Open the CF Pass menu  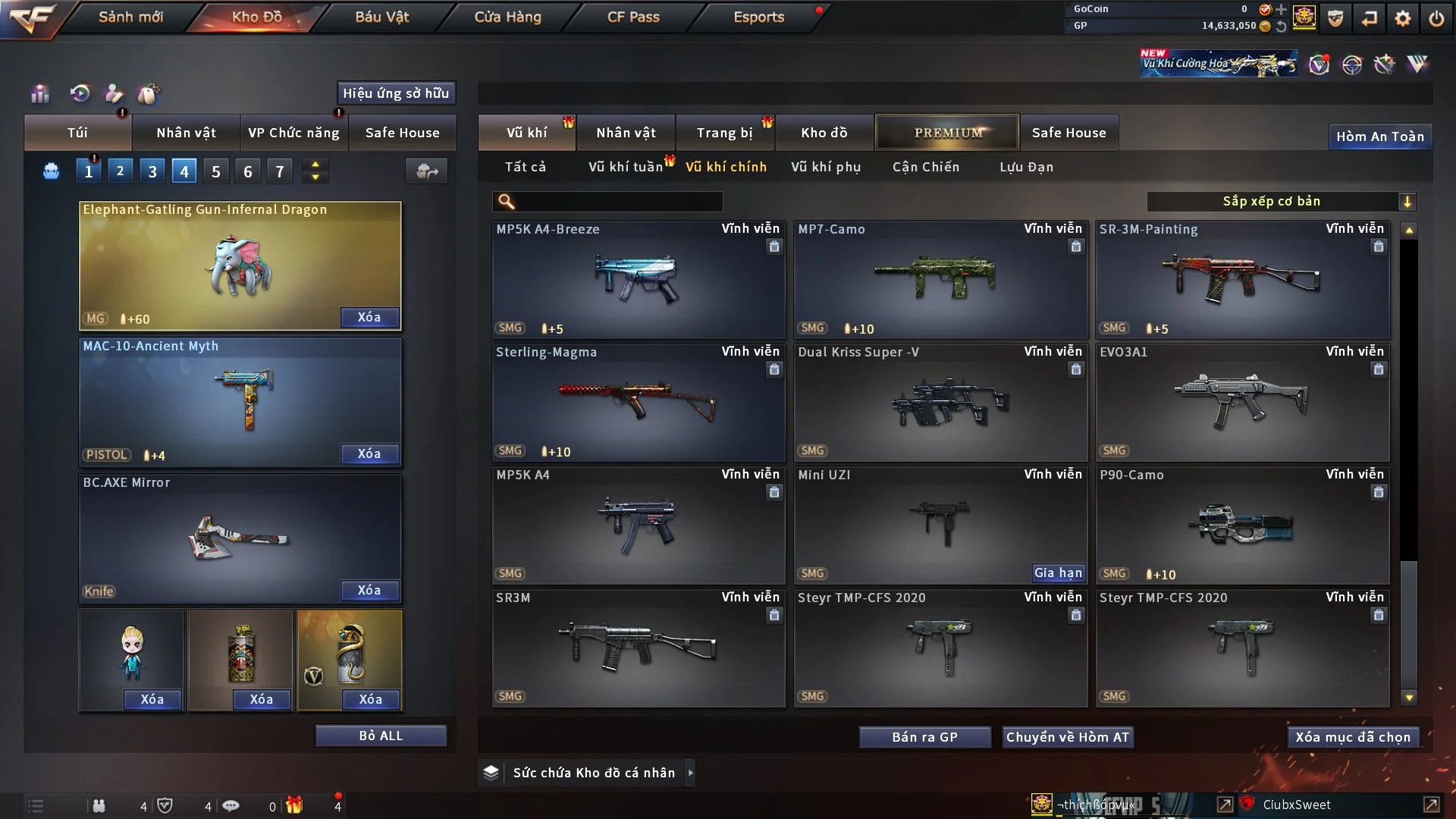click(x=633, y=17)
